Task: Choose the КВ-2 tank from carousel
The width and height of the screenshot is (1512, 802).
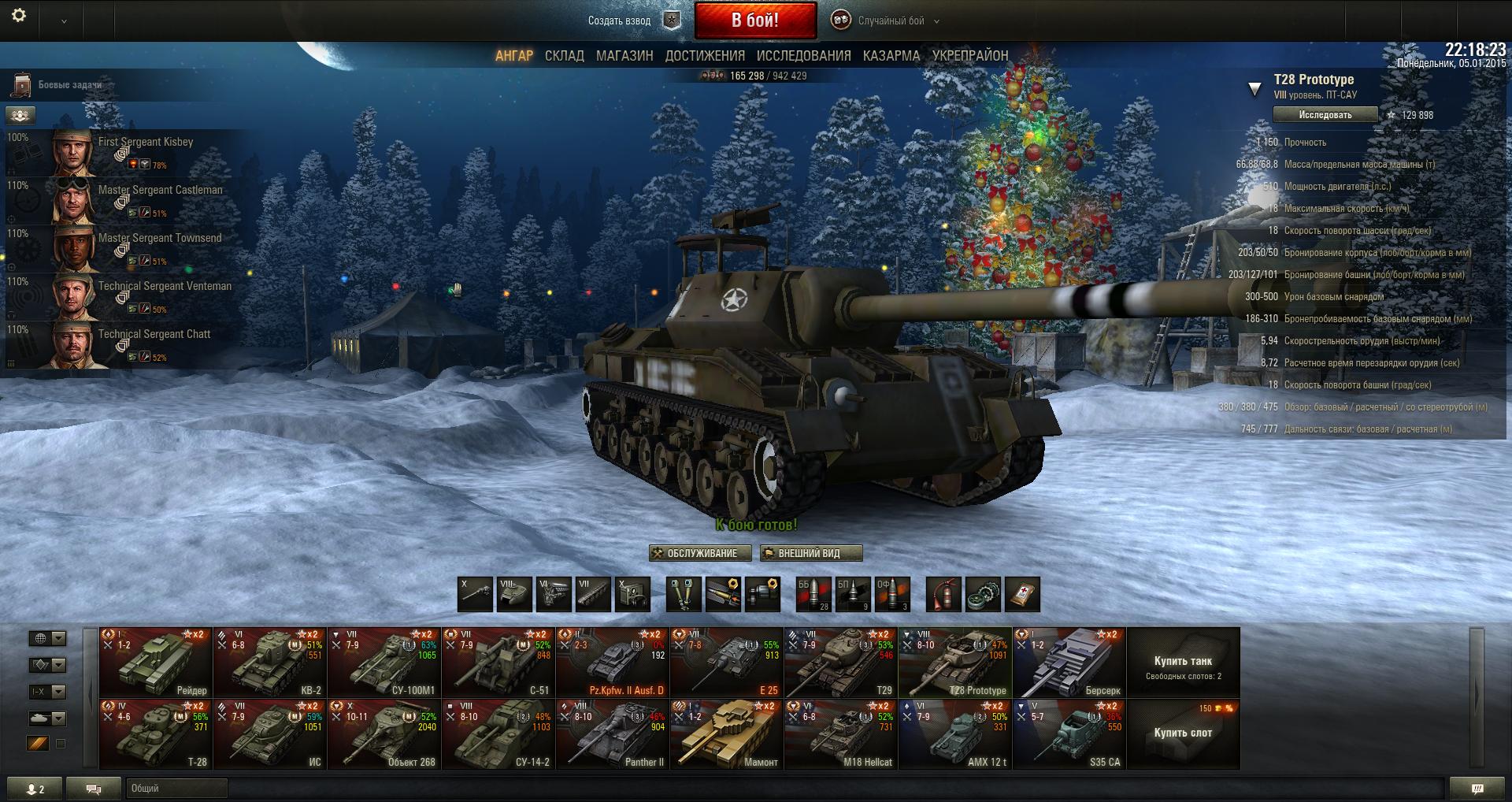Action: (x=270, y=663)
